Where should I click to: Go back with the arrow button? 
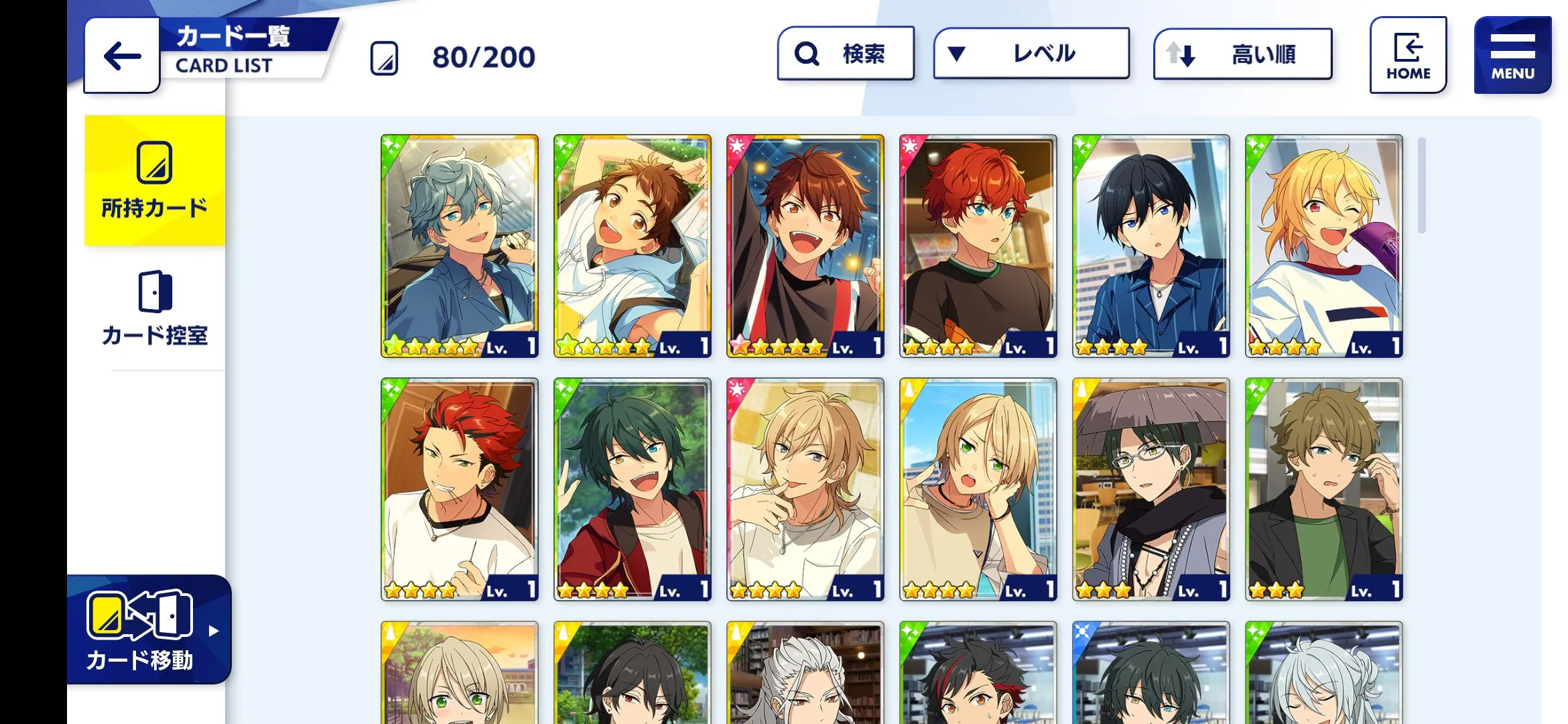click(122, 56)
